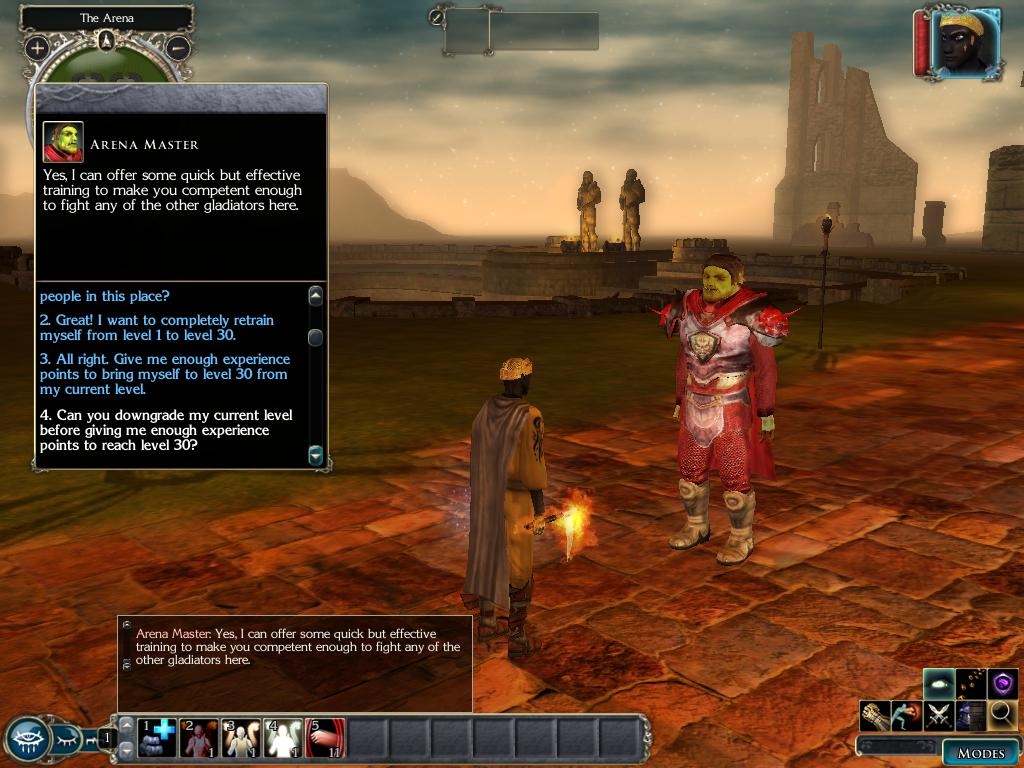Toggle the purple shield mode icon

coord(1002,684)
